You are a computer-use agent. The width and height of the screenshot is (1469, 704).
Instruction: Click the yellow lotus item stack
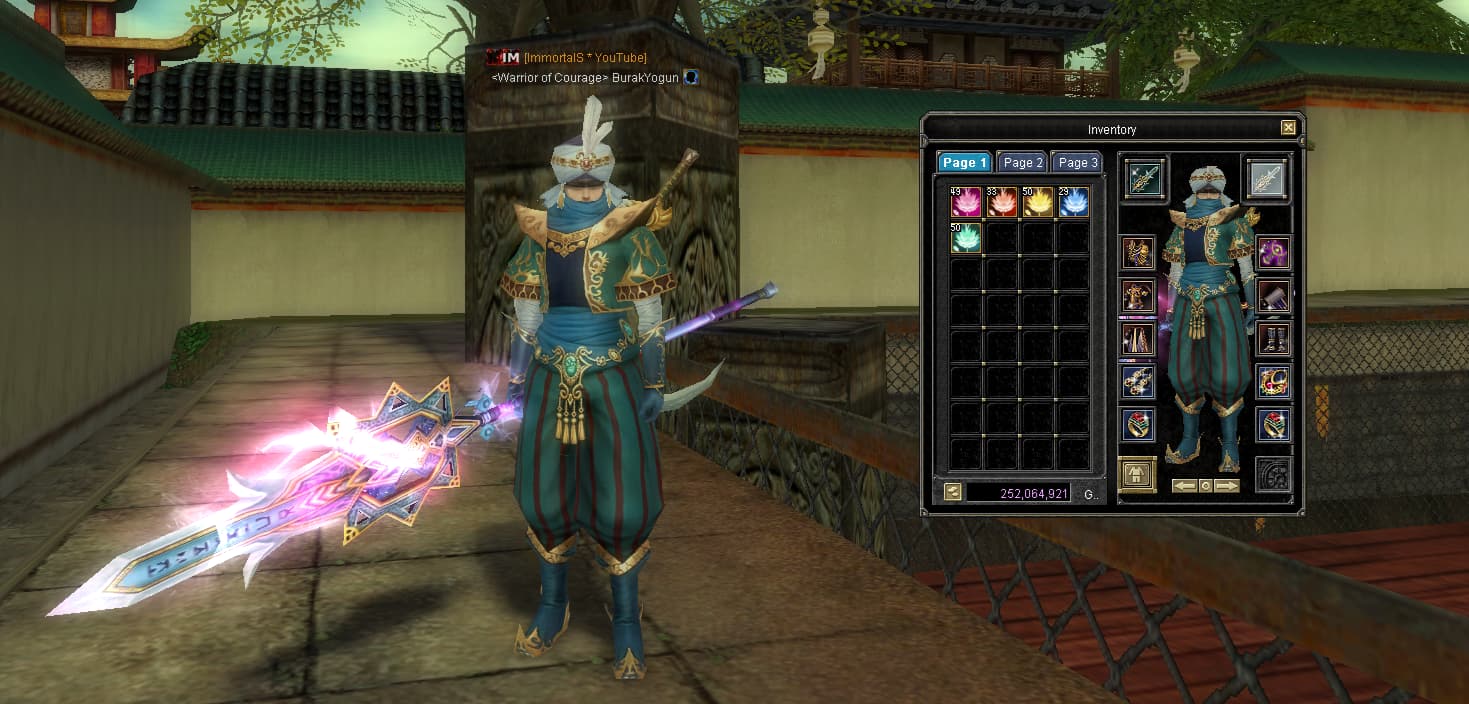(1038, 203)
